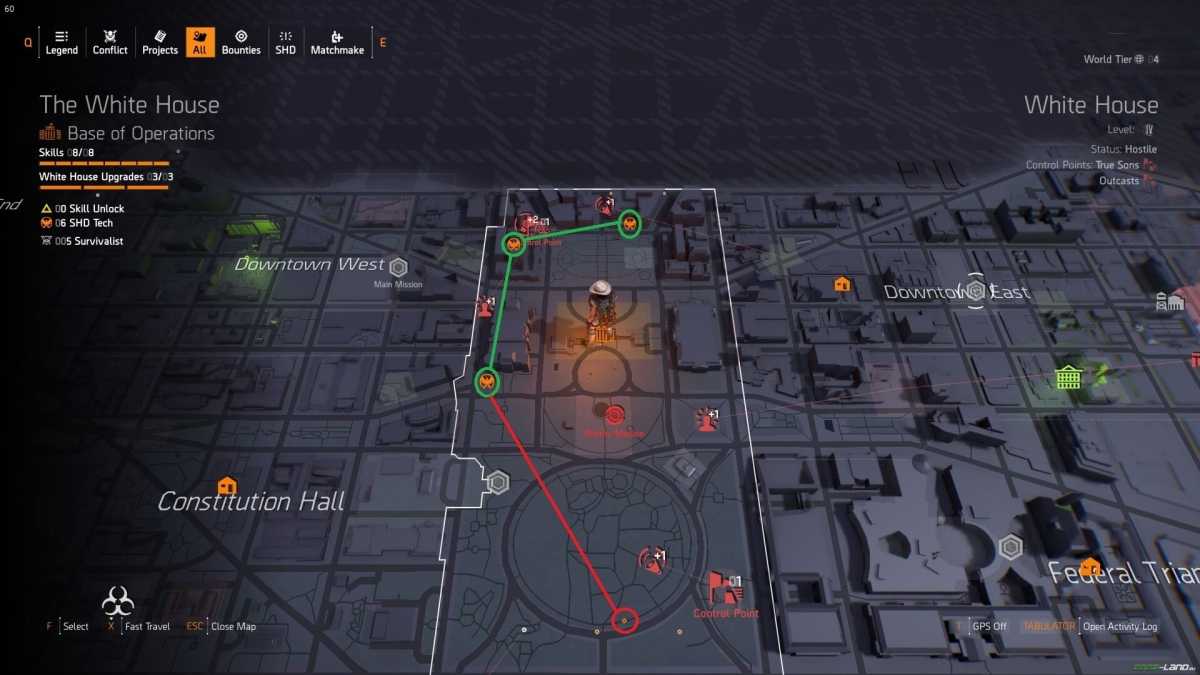This screenshot has width=1200, height=675.
Task: Switch to the Conflict filter tab
Action: [110, 42]
